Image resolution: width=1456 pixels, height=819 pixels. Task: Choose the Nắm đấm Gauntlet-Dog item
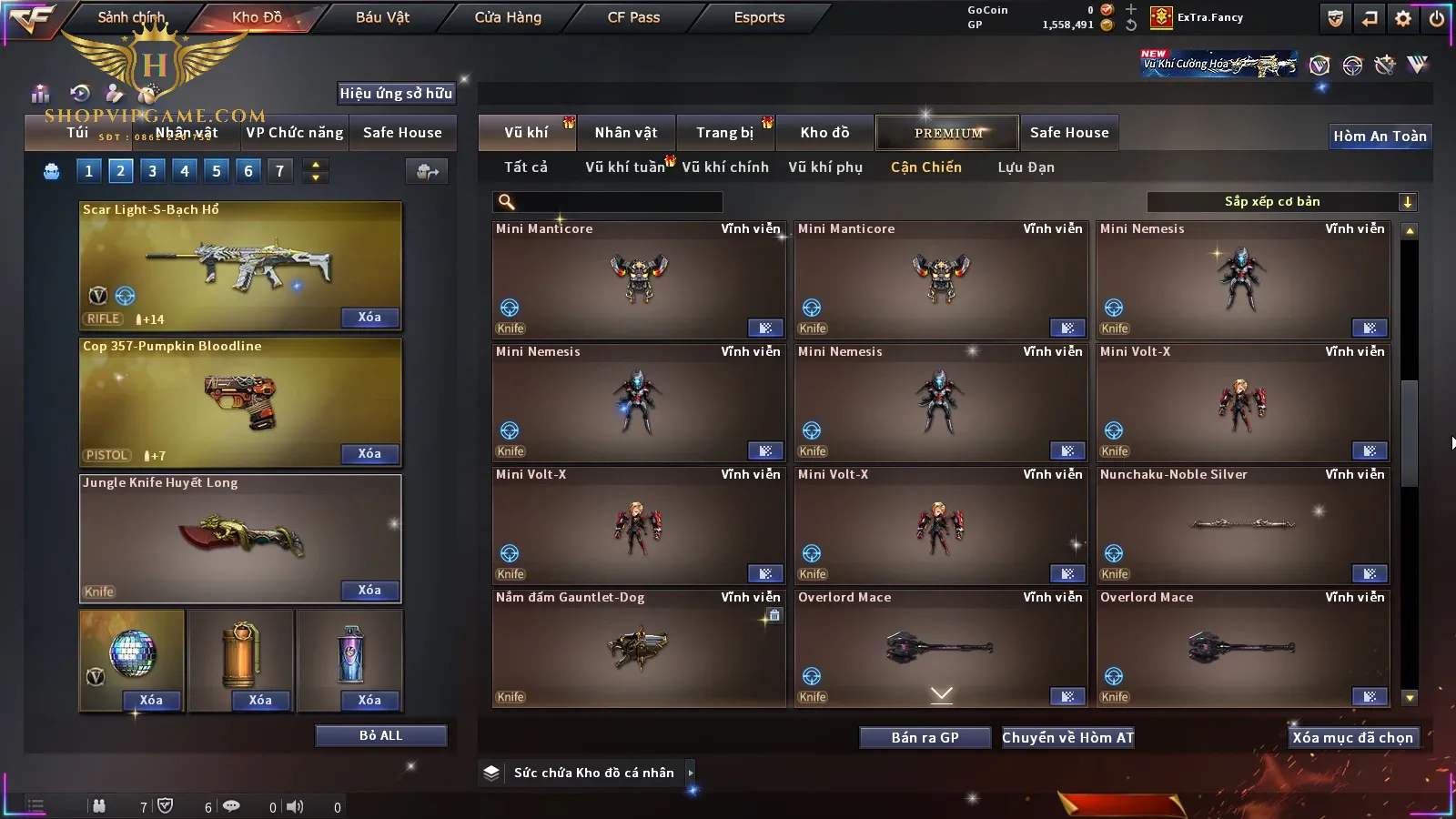click(639, 647)
